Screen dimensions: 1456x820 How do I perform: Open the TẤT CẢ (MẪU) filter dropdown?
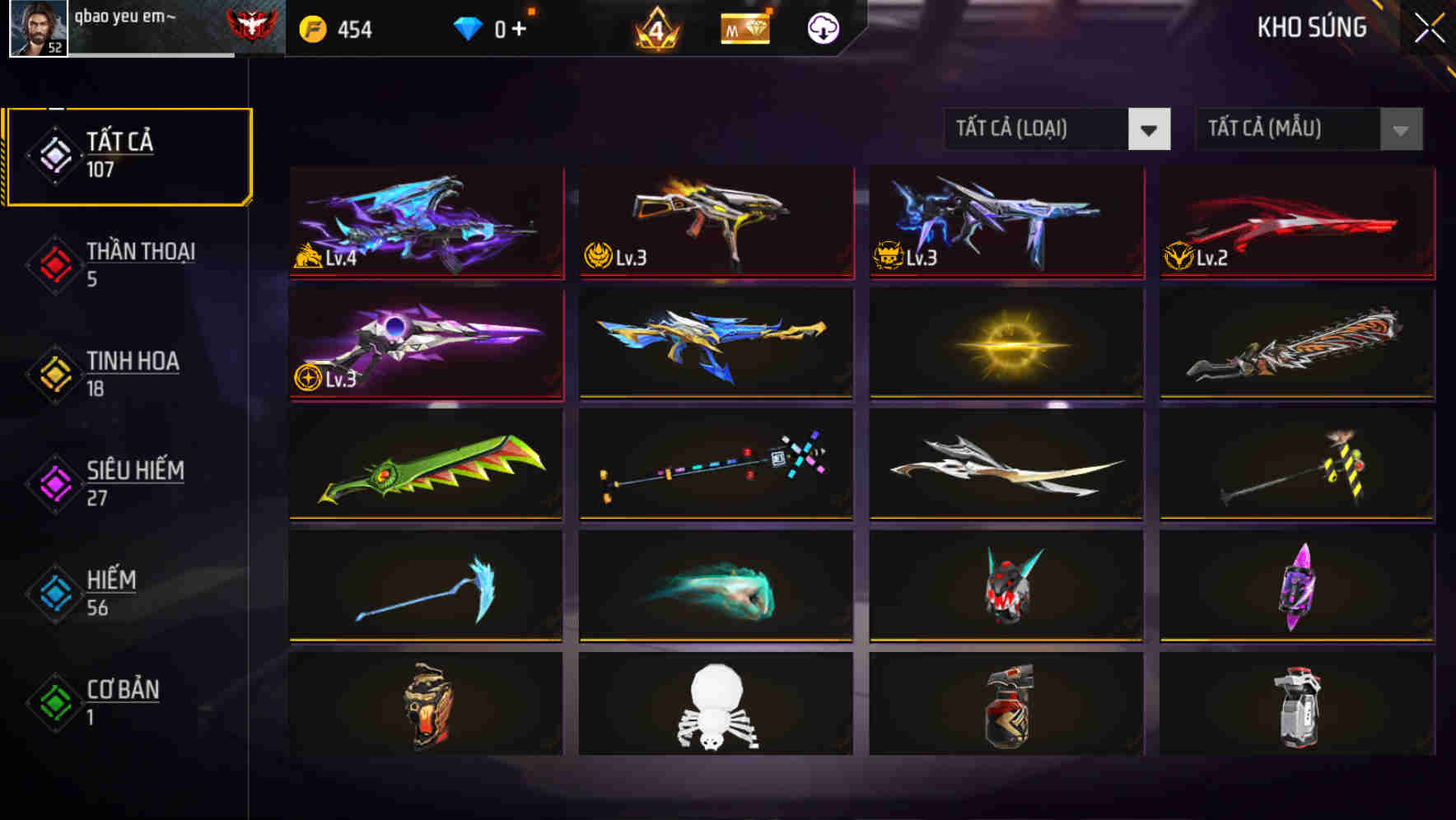(x=1308, y=129)
